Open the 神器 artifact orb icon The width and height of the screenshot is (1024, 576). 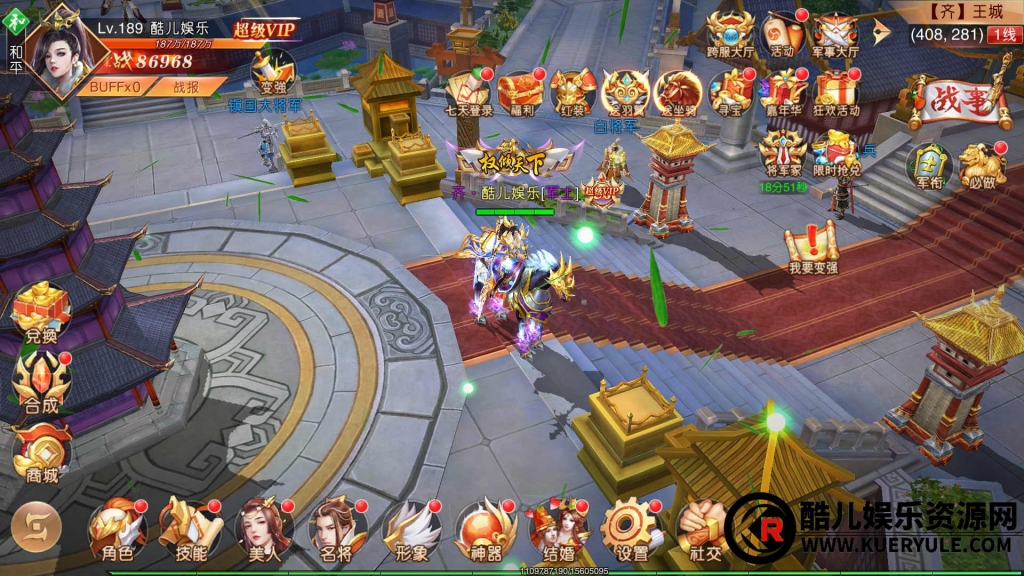484,530
